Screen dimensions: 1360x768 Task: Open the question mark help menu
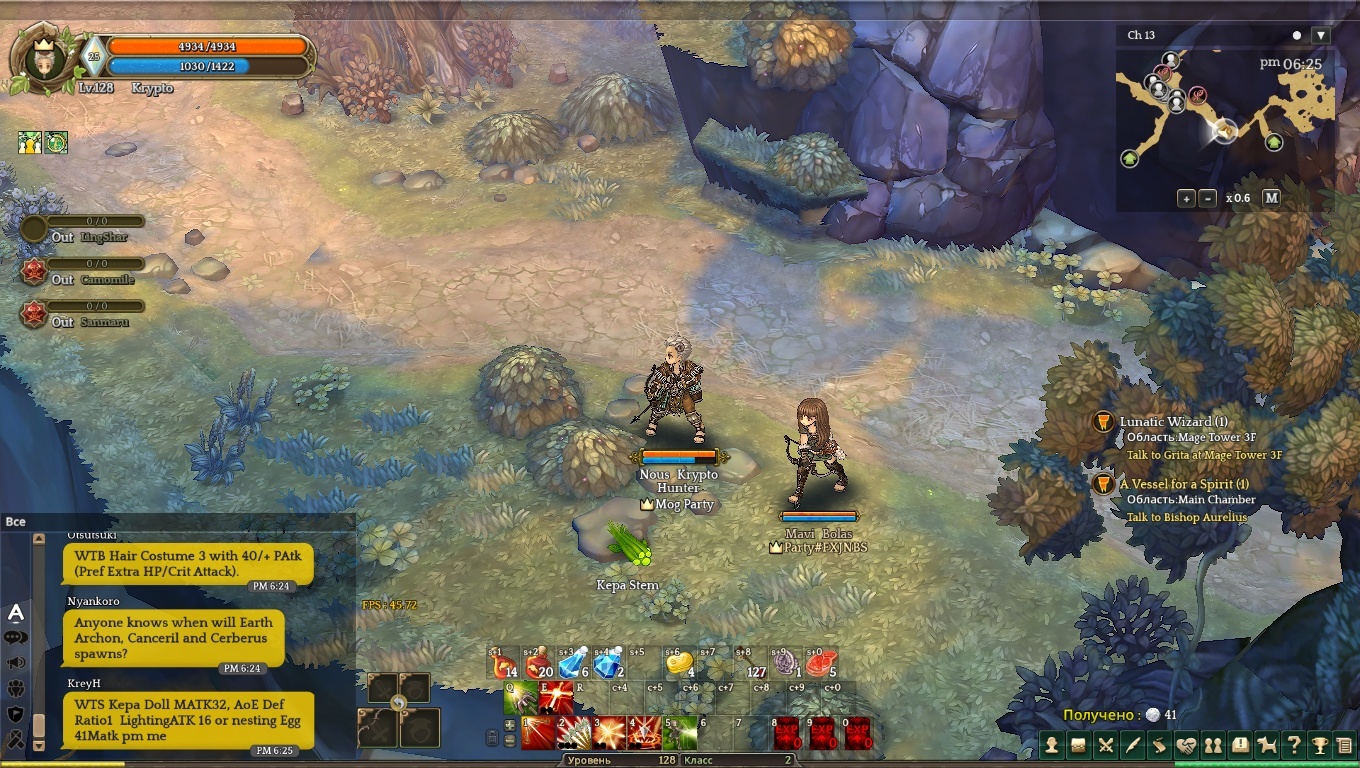1294,745
